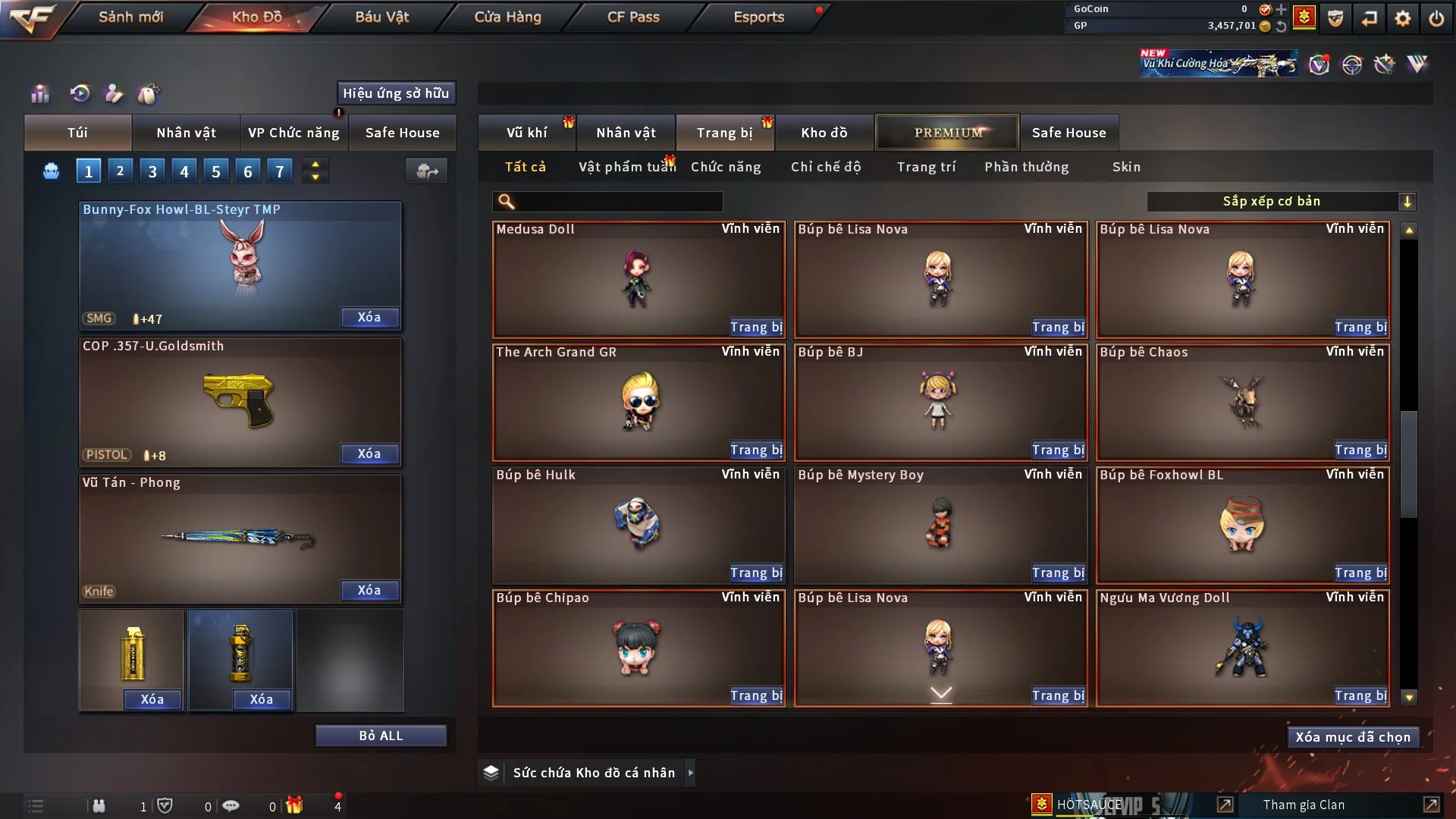Click Xóa mục đã chọn button
1456x819 pixels.
[x=1352, y=737]
